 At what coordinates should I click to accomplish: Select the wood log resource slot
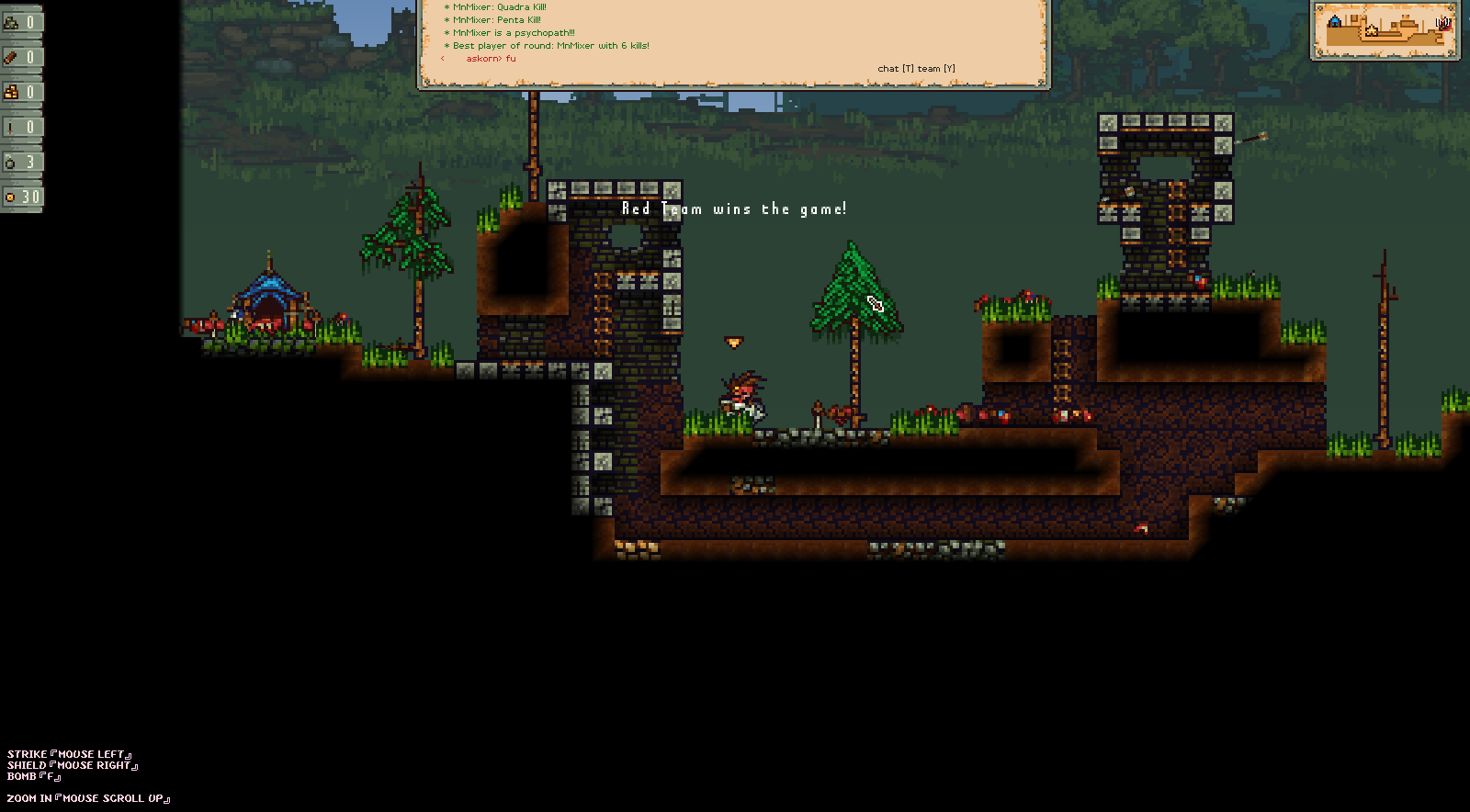tap(21, 57)
